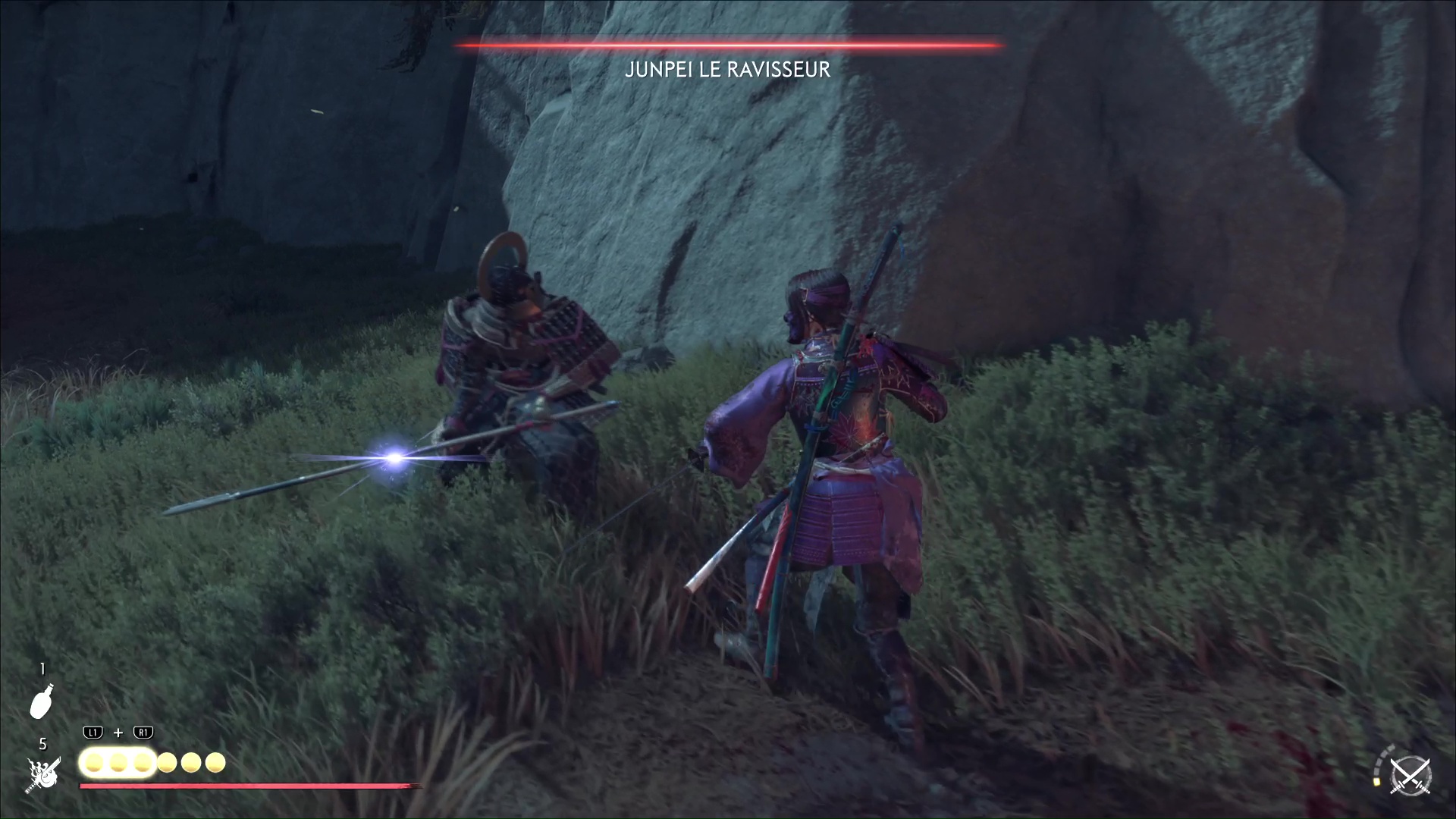
Task: Click the glowing highlighted resolve orbs
Action: (x=118, y=762)
